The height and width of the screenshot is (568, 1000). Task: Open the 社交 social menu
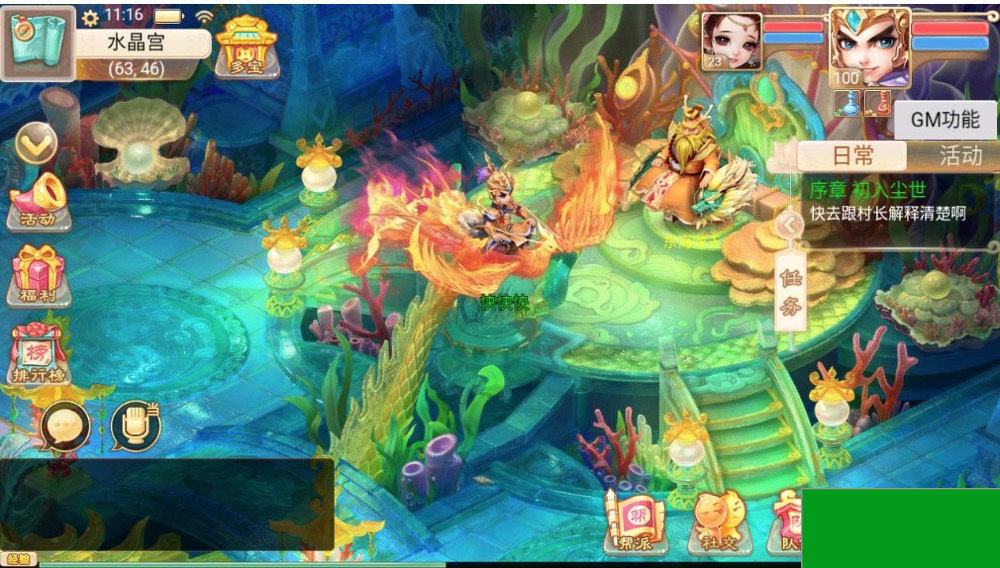[x=716, y=522]
